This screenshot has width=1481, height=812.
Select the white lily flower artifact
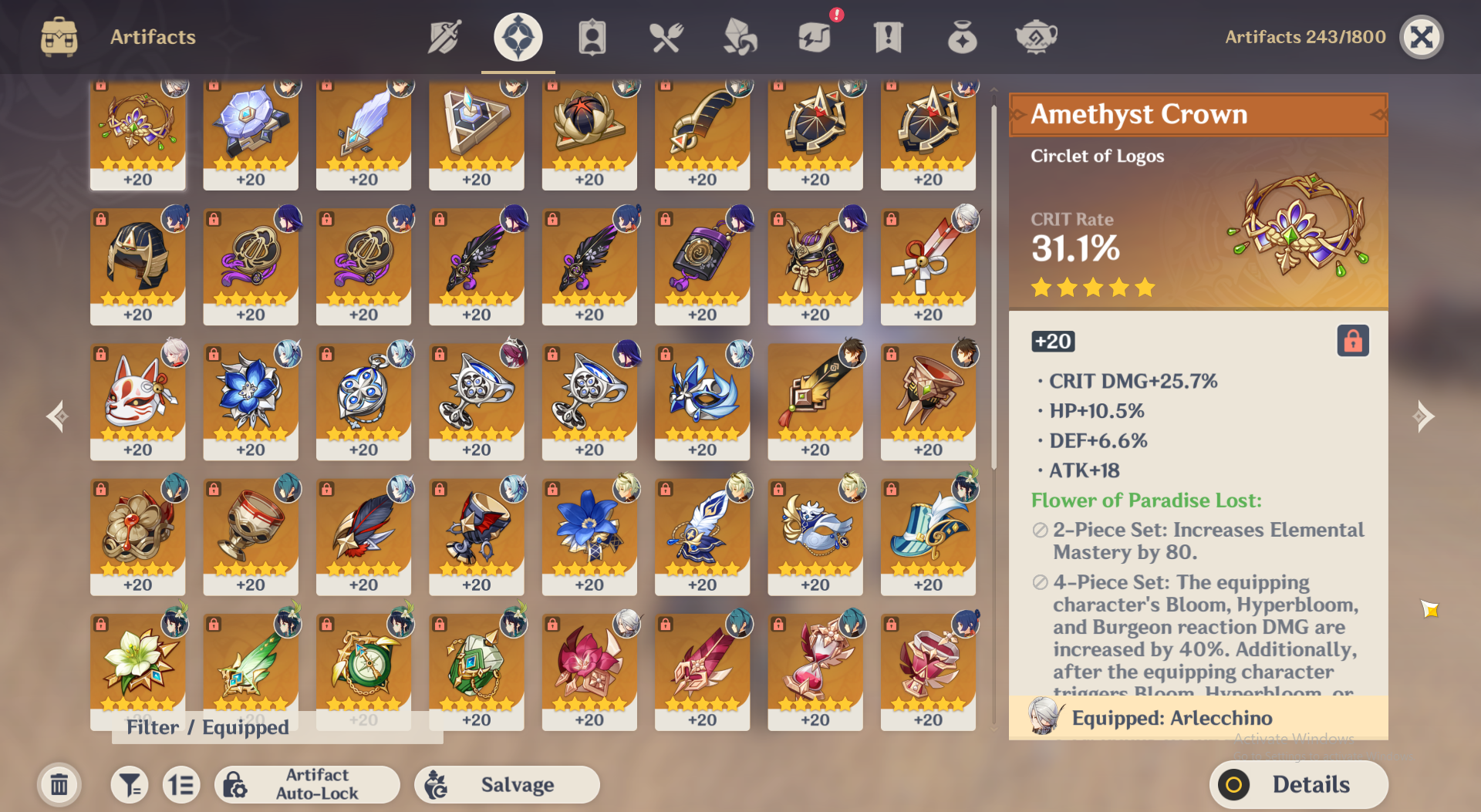click(x=137, y=663)
